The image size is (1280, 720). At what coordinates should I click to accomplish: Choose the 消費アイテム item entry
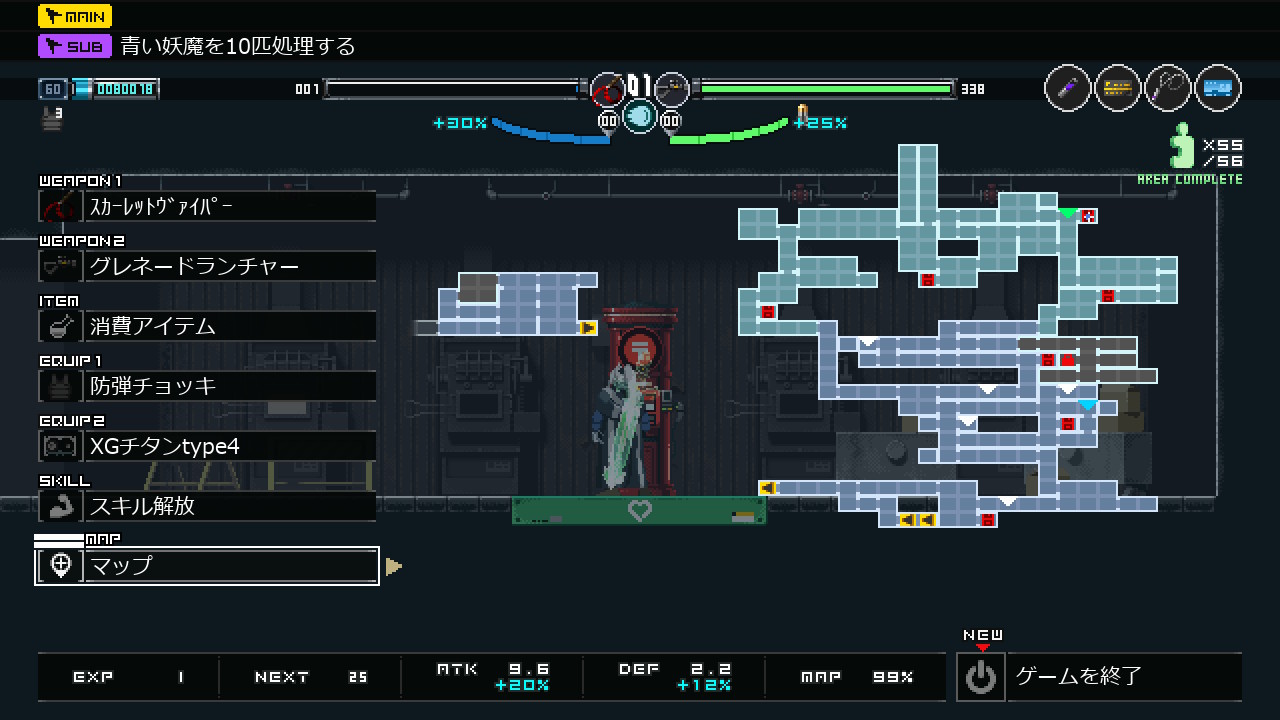coord(207,326)
